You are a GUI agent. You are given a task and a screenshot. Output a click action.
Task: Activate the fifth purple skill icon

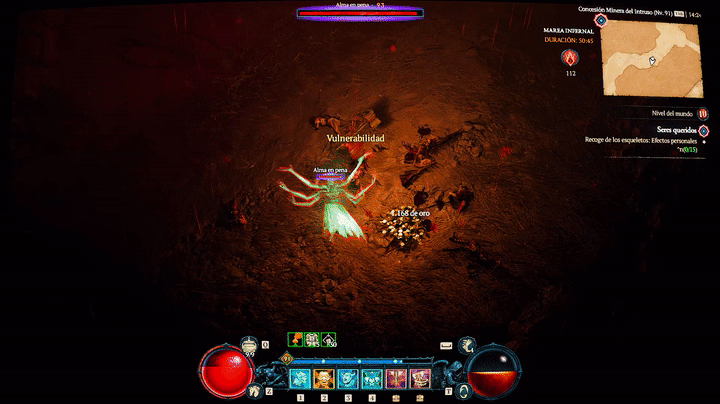(x=396, y=379)
